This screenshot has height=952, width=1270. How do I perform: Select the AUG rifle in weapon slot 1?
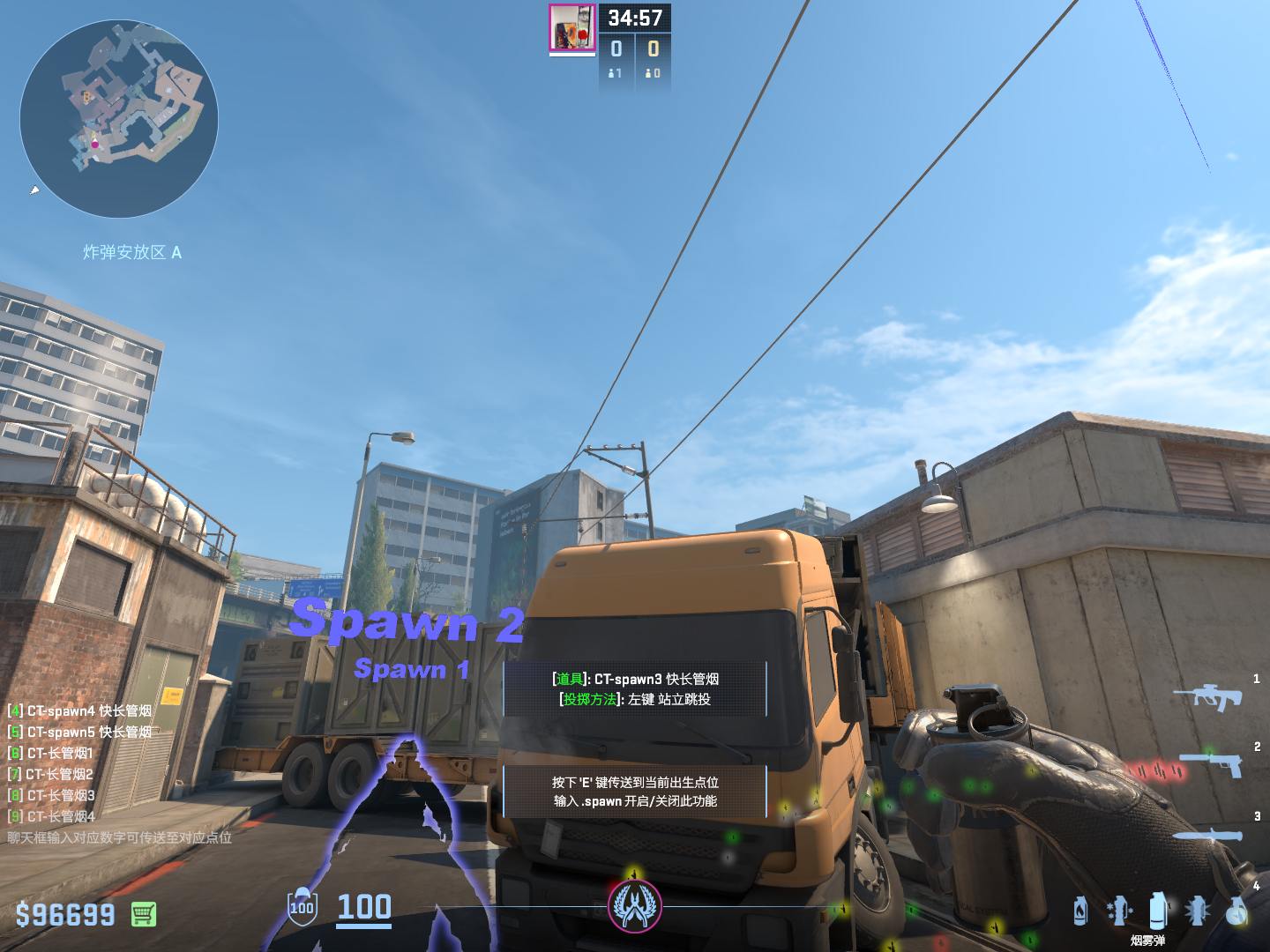coord(1208,697)
